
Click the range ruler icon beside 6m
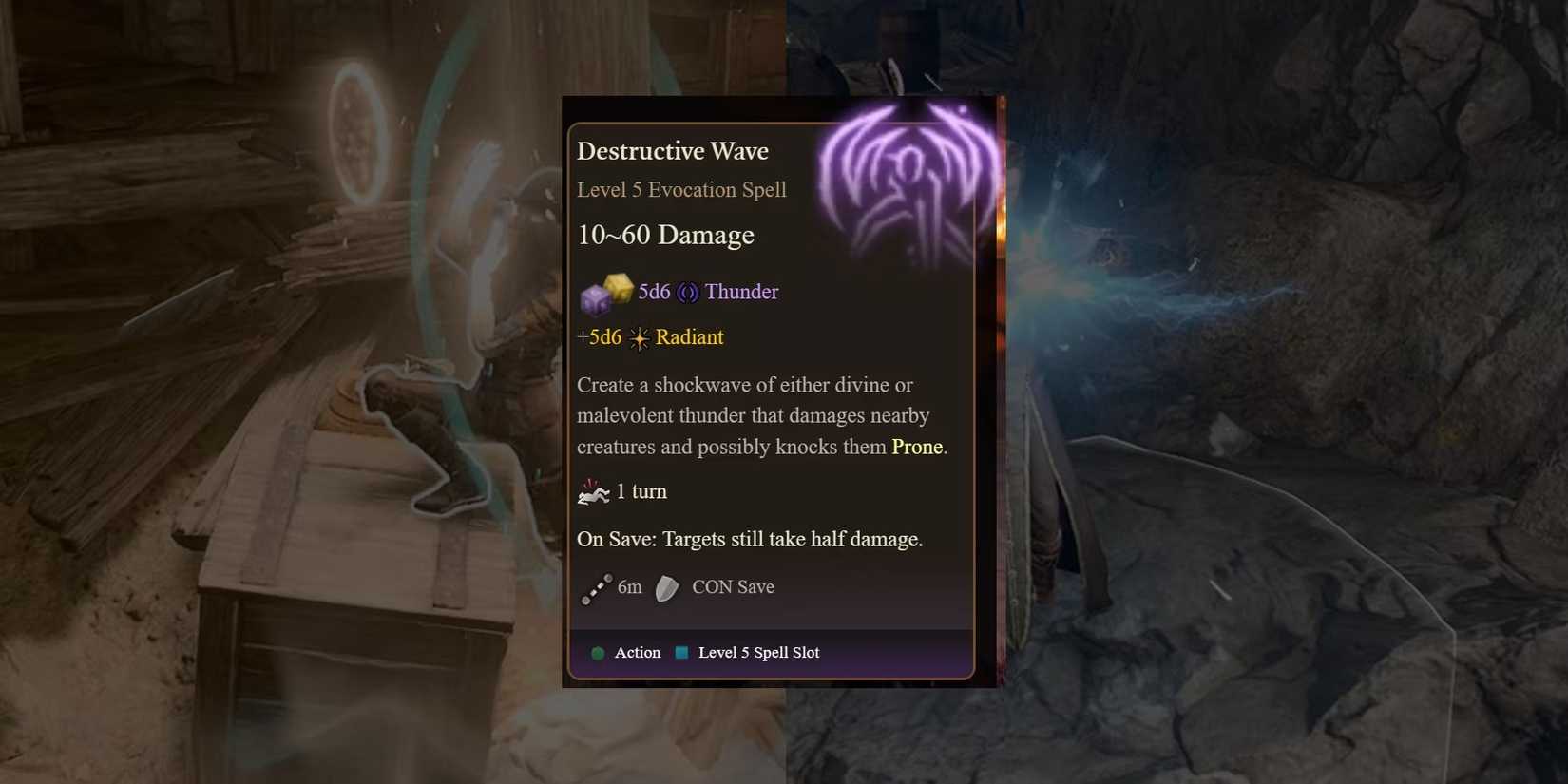click(x=597, y=589)
